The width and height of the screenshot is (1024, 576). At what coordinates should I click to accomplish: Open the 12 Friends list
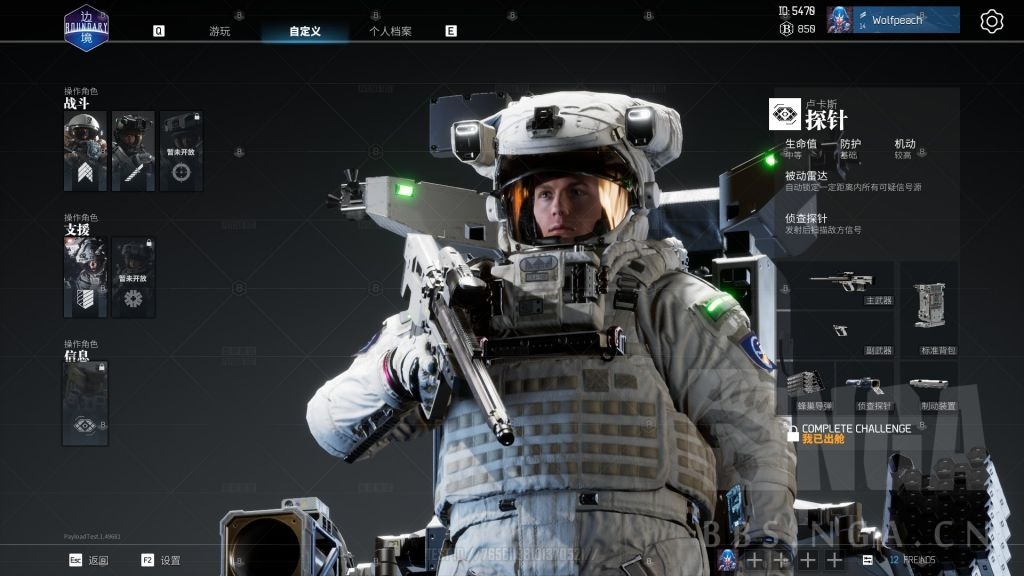click(911, 560)
